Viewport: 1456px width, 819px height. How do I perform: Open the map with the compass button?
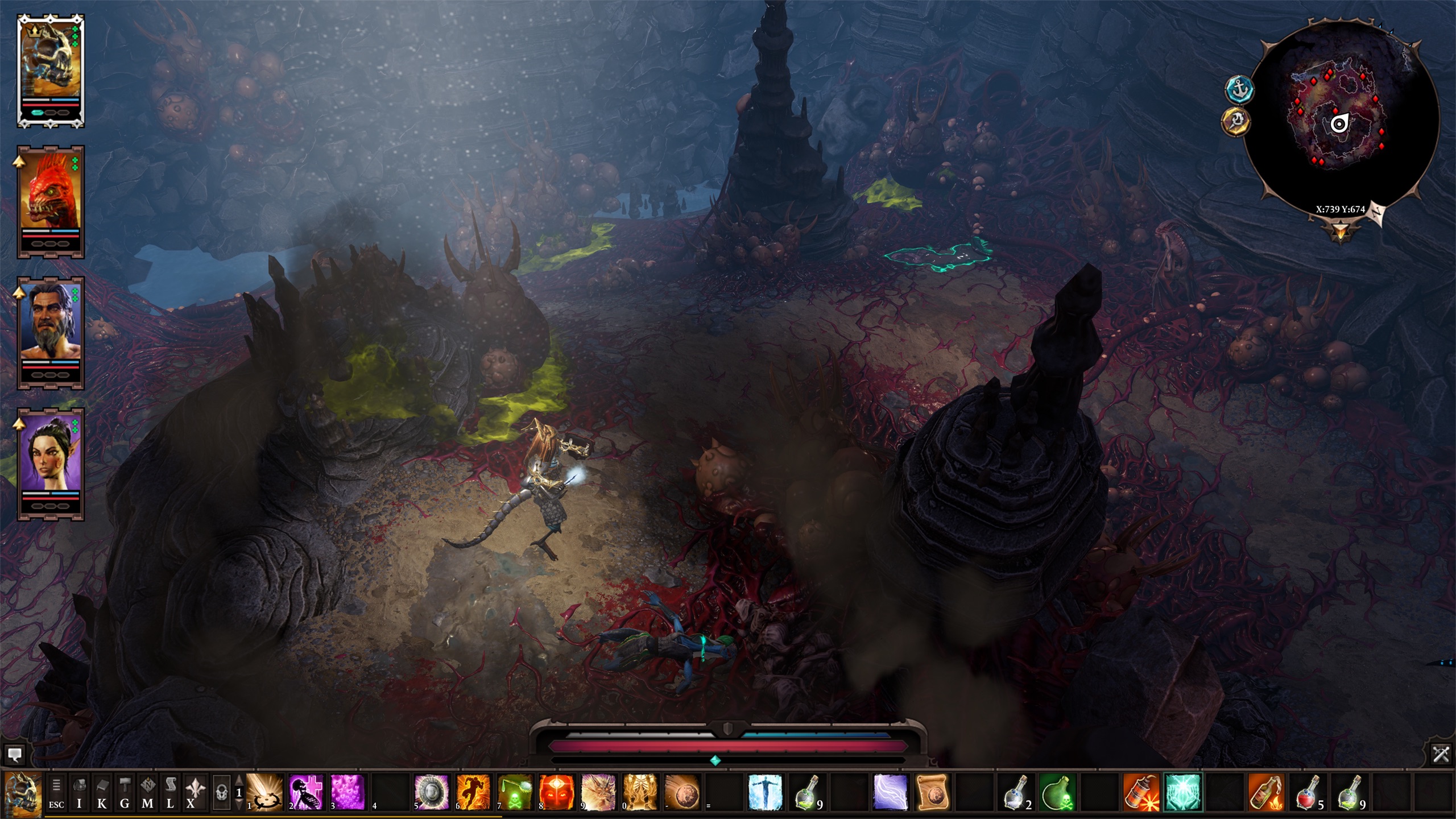(x=147, y=792)
